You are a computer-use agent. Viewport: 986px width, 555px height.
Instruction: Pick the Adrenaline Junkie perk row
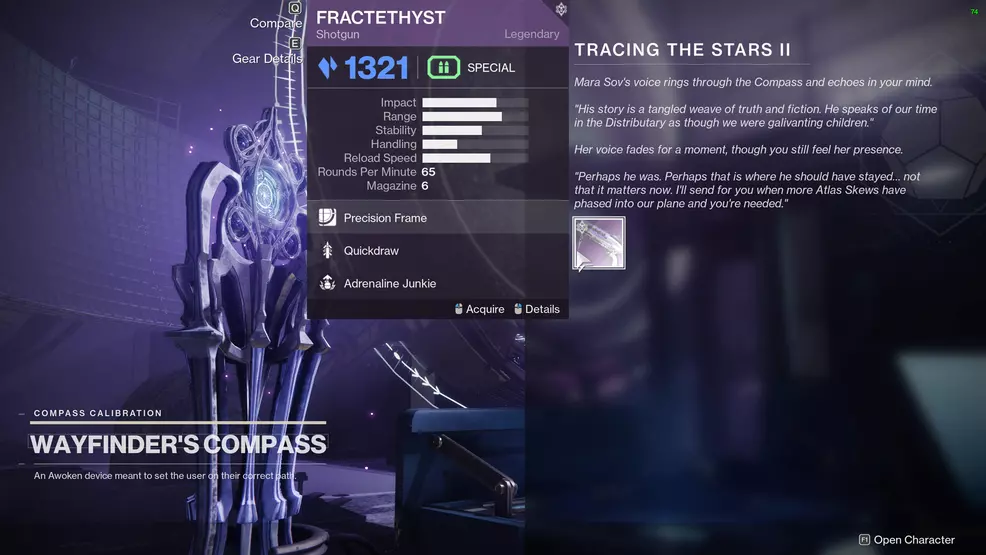point(437,284)
